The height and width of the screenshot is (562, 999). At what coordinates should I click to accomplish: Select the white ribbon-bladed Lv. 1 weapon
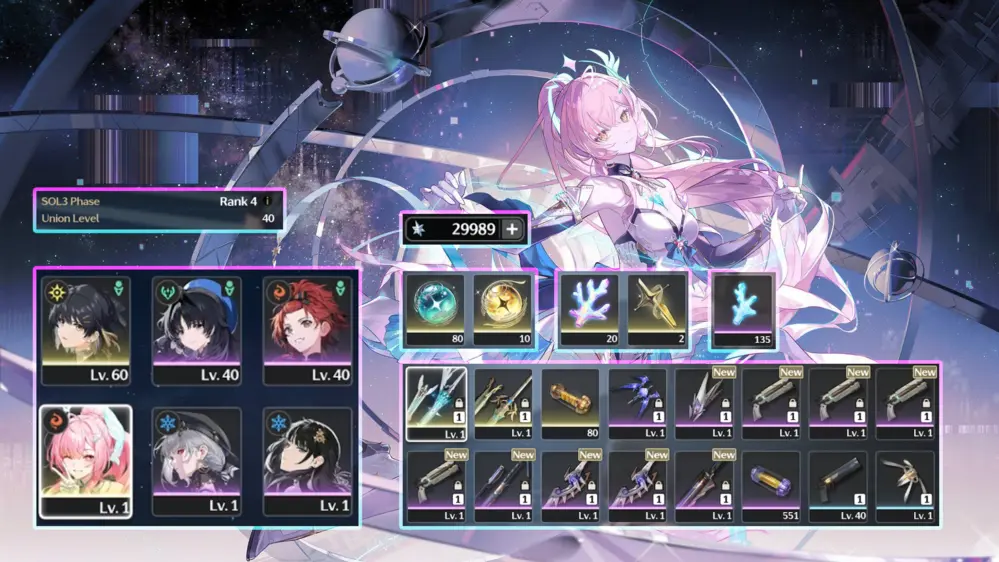[906, 486]
